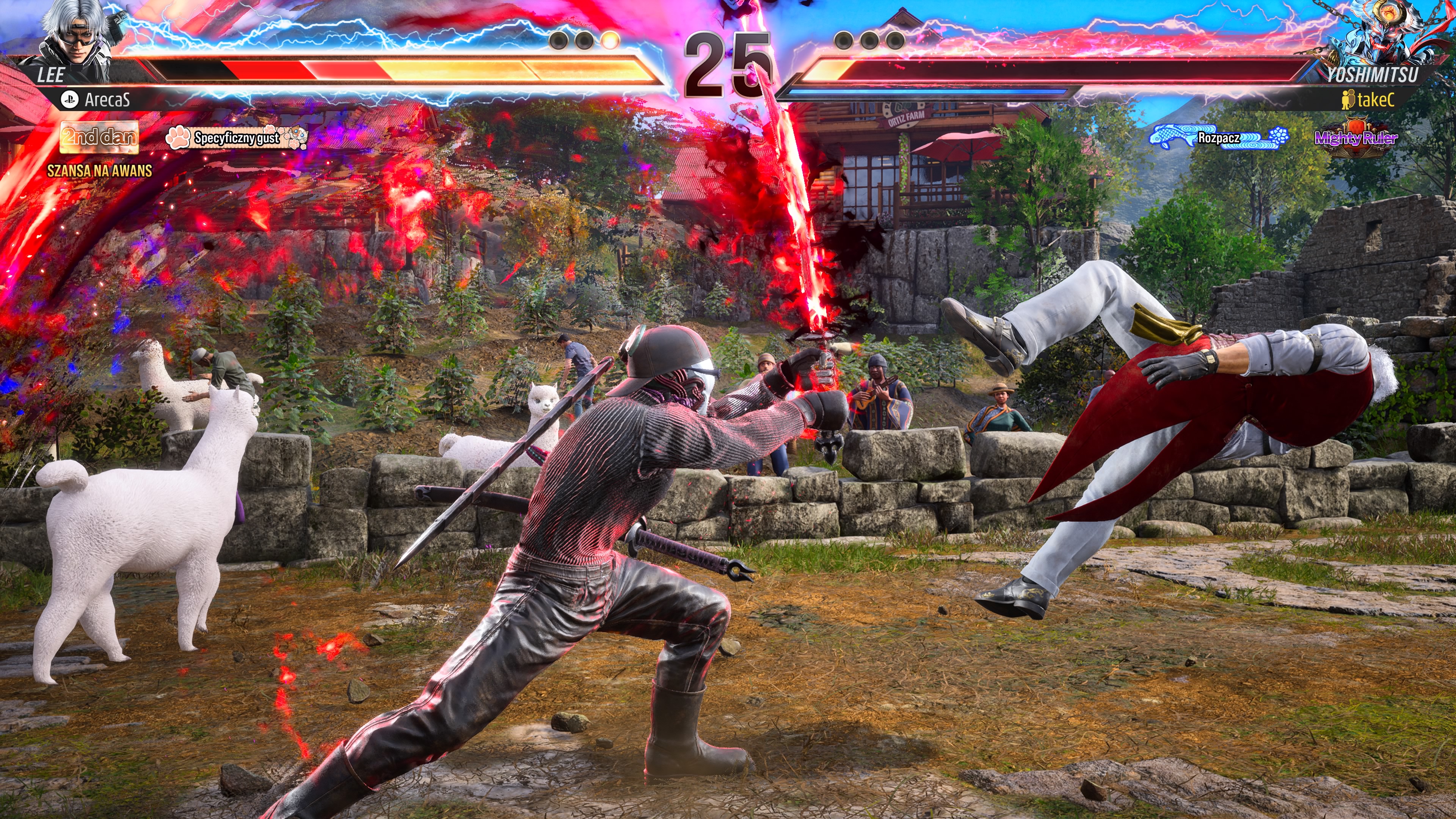Image resolution: width=1456 pixels, height=819 pixels.
Task: Select player name takeC
Action: [1374, 100]
